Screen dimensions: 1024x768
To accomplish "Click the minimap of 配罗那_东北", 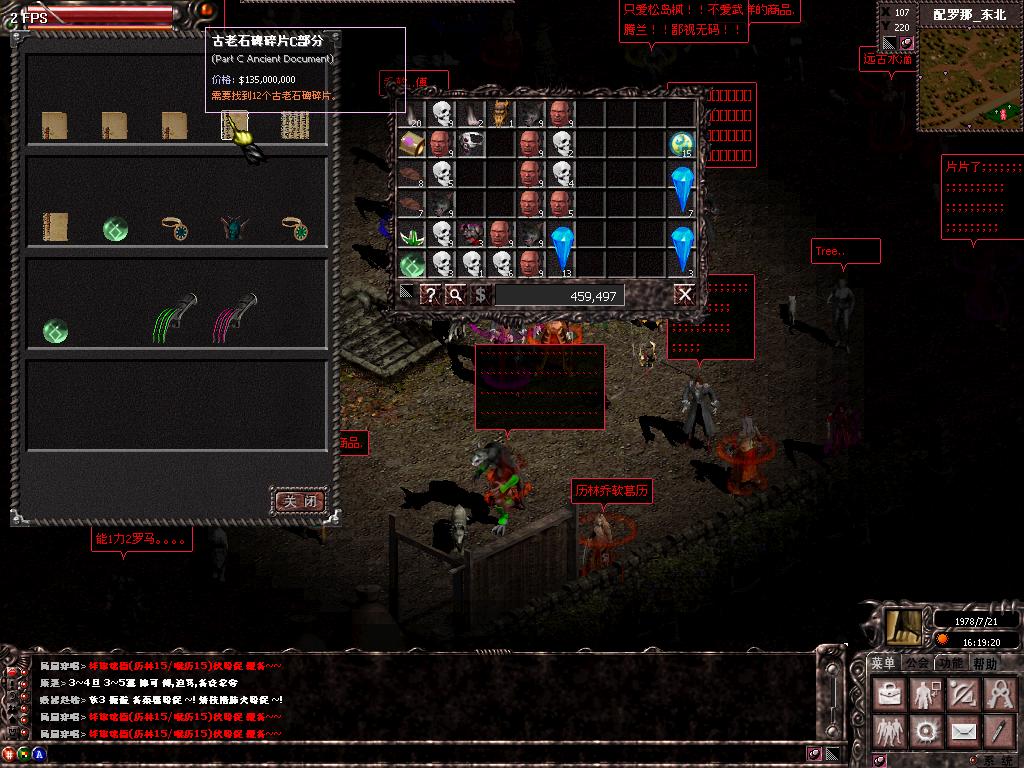I will click(964, 80).
